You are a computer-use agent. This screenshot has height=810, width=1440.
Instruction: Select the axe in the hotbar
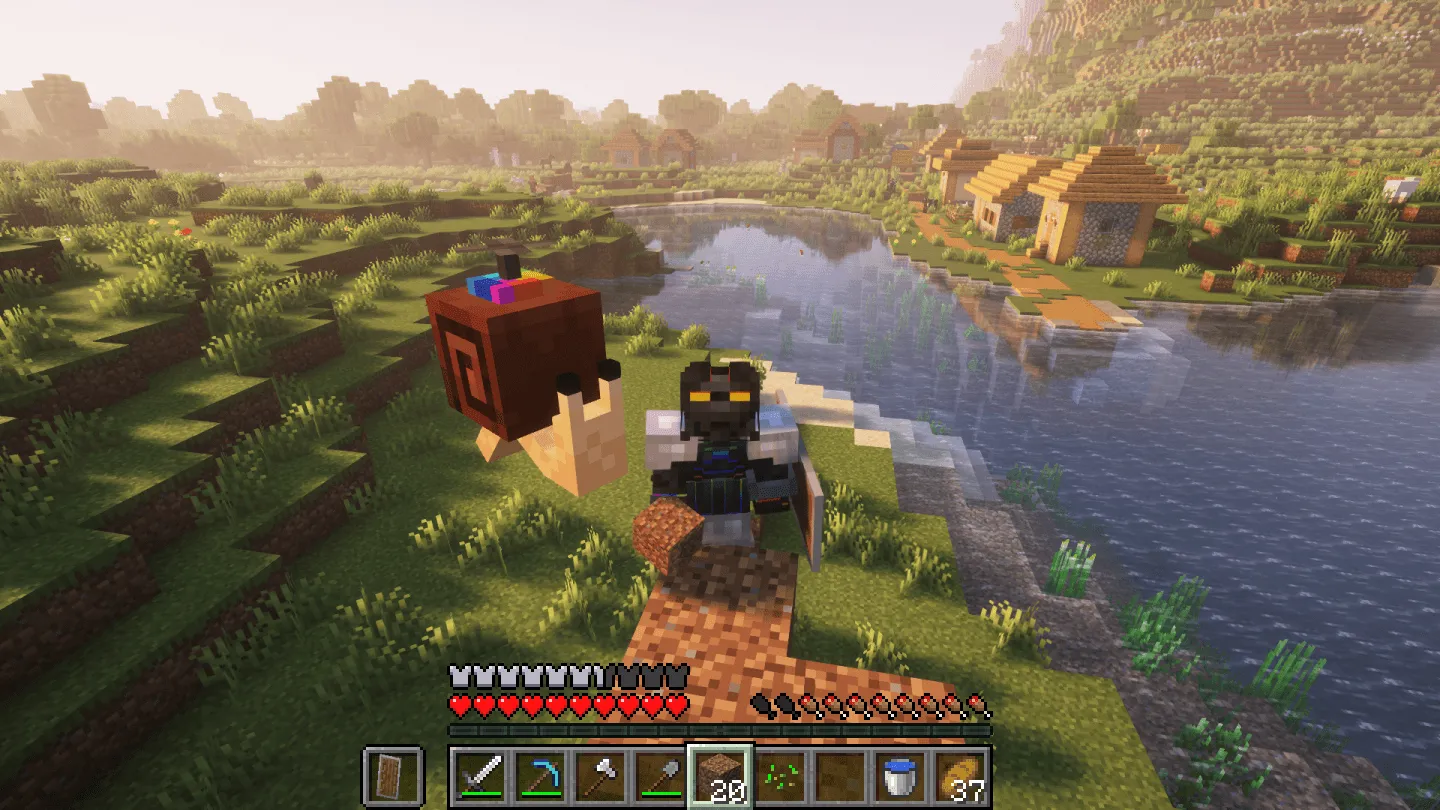coord(602,774)
